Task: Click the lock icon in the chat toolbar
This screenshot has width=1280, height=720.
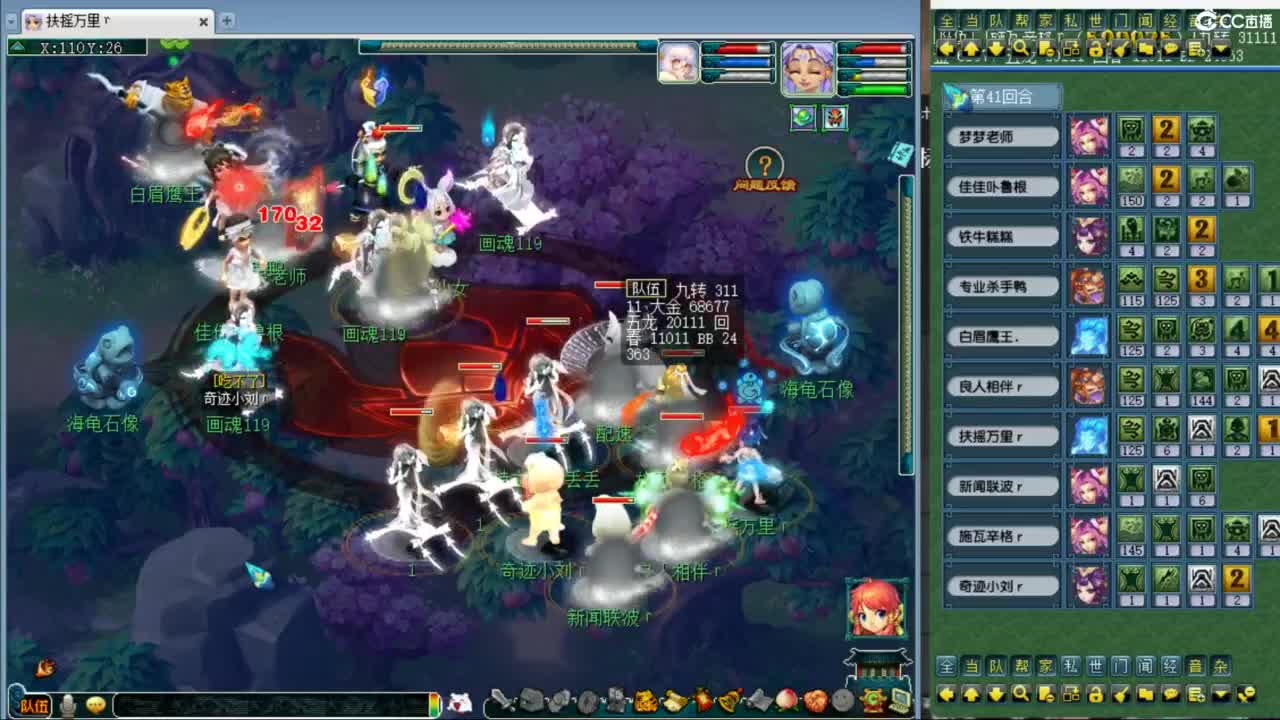Action: (x=1097, y=694)
